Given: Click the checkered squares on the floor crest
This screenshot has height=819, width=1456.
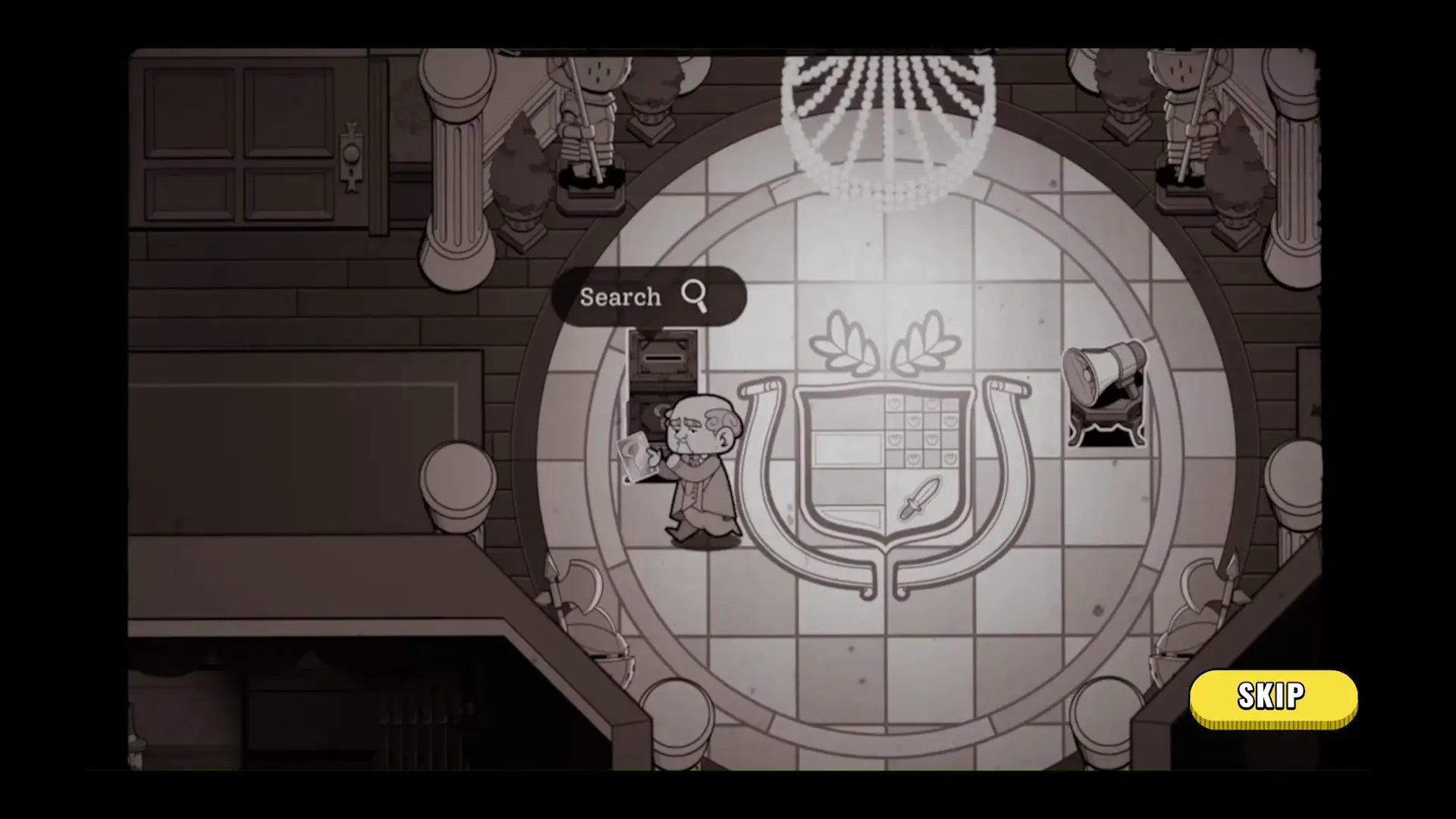Looking at the screenshot, I should (921, 432).
